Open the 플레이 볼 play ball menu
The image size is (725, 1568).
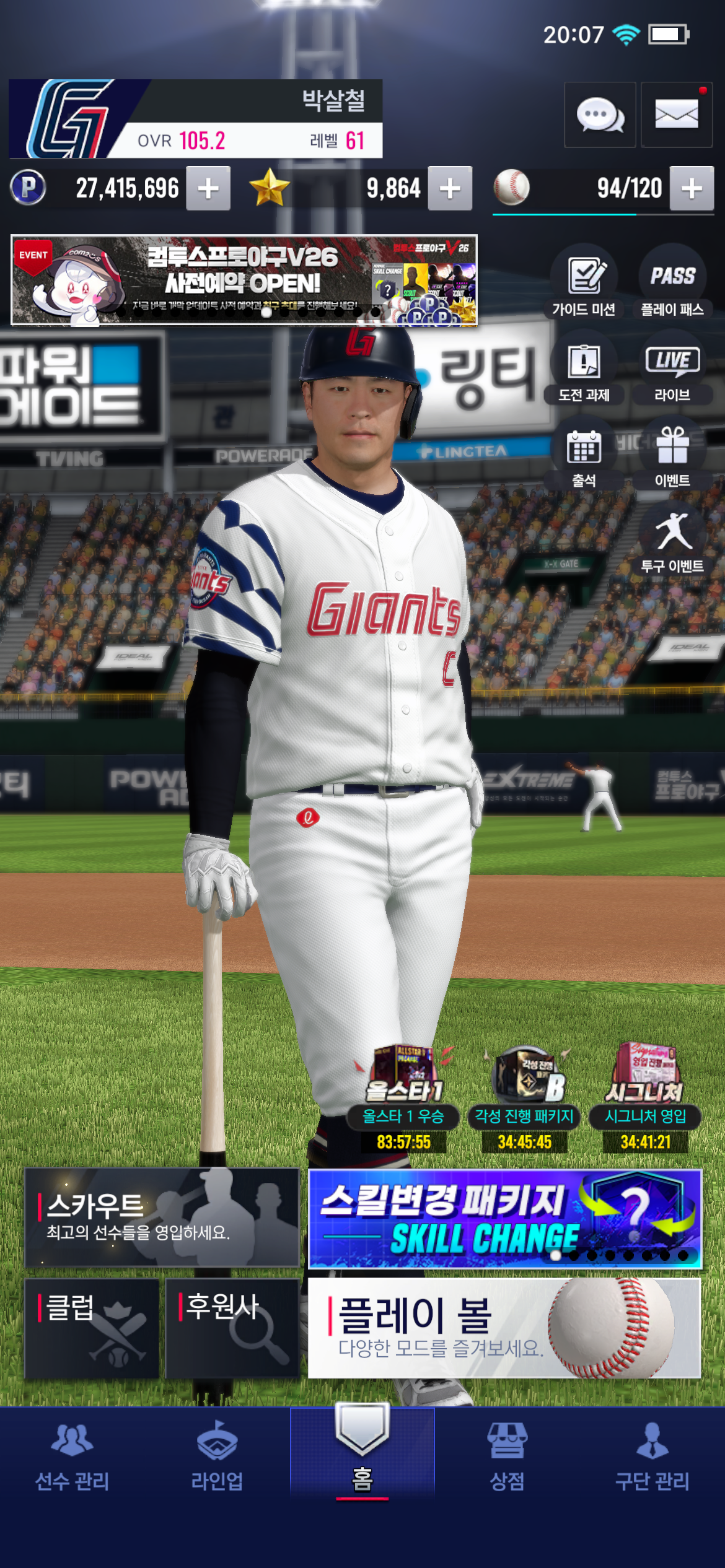(504, 1329)
